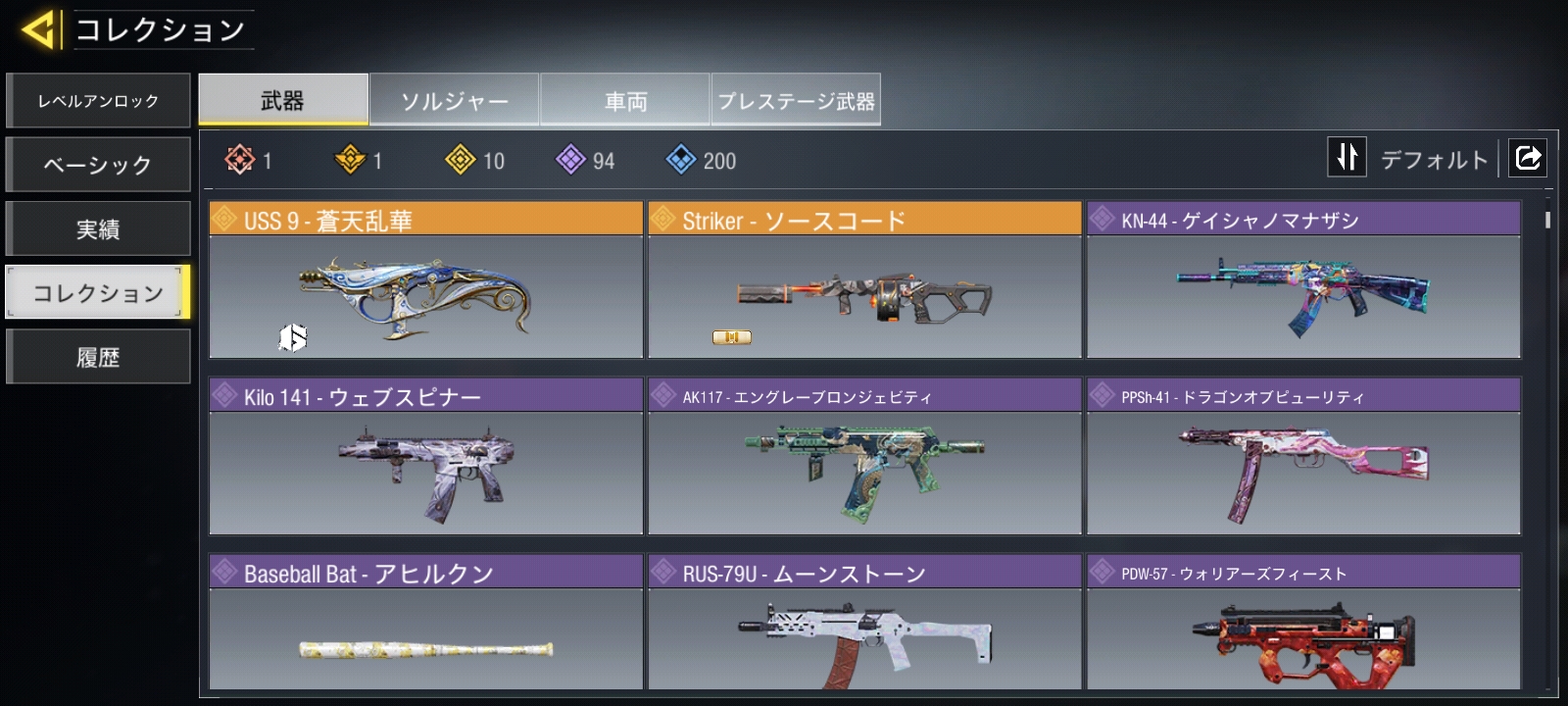Switch to the 車両 vehicles tab
Screen dimensions: 1568x706
[625, 100]
